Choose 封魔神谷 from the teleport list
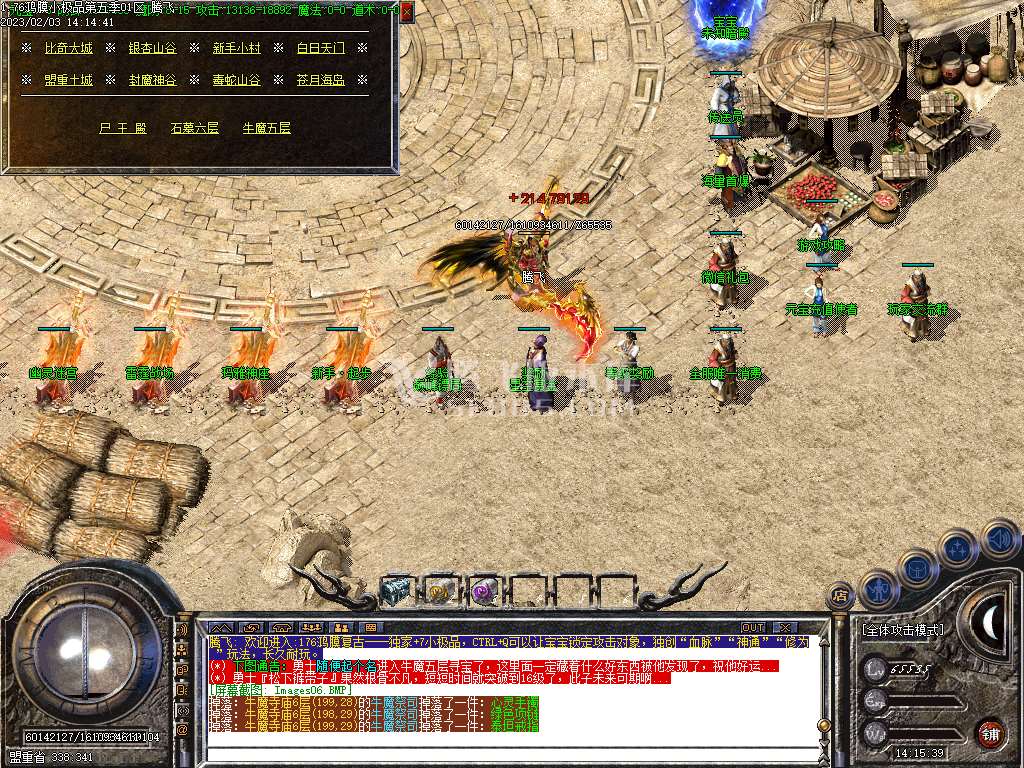The image size is (1024, 768). point(152,80)
